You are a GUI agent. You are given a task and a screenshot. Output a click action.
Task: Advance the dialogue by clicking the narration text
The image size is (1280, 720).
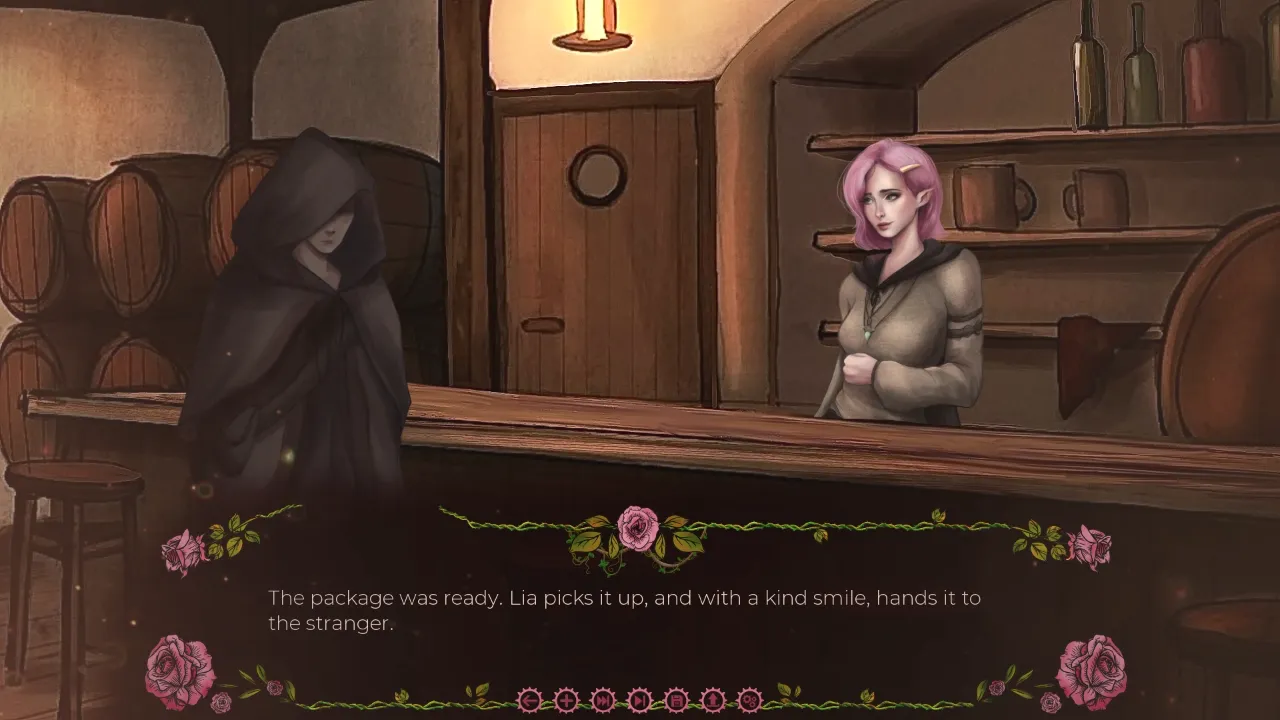pos(624,610)
